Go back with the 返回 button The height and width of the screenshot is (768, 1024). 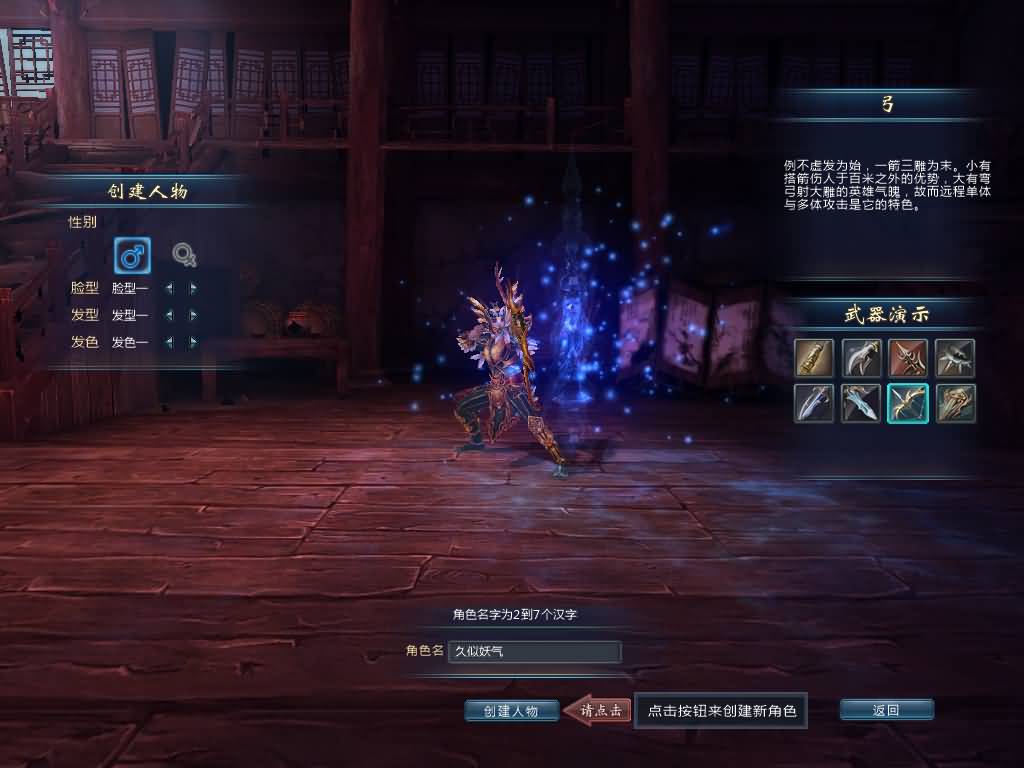(x=886, y=710)
